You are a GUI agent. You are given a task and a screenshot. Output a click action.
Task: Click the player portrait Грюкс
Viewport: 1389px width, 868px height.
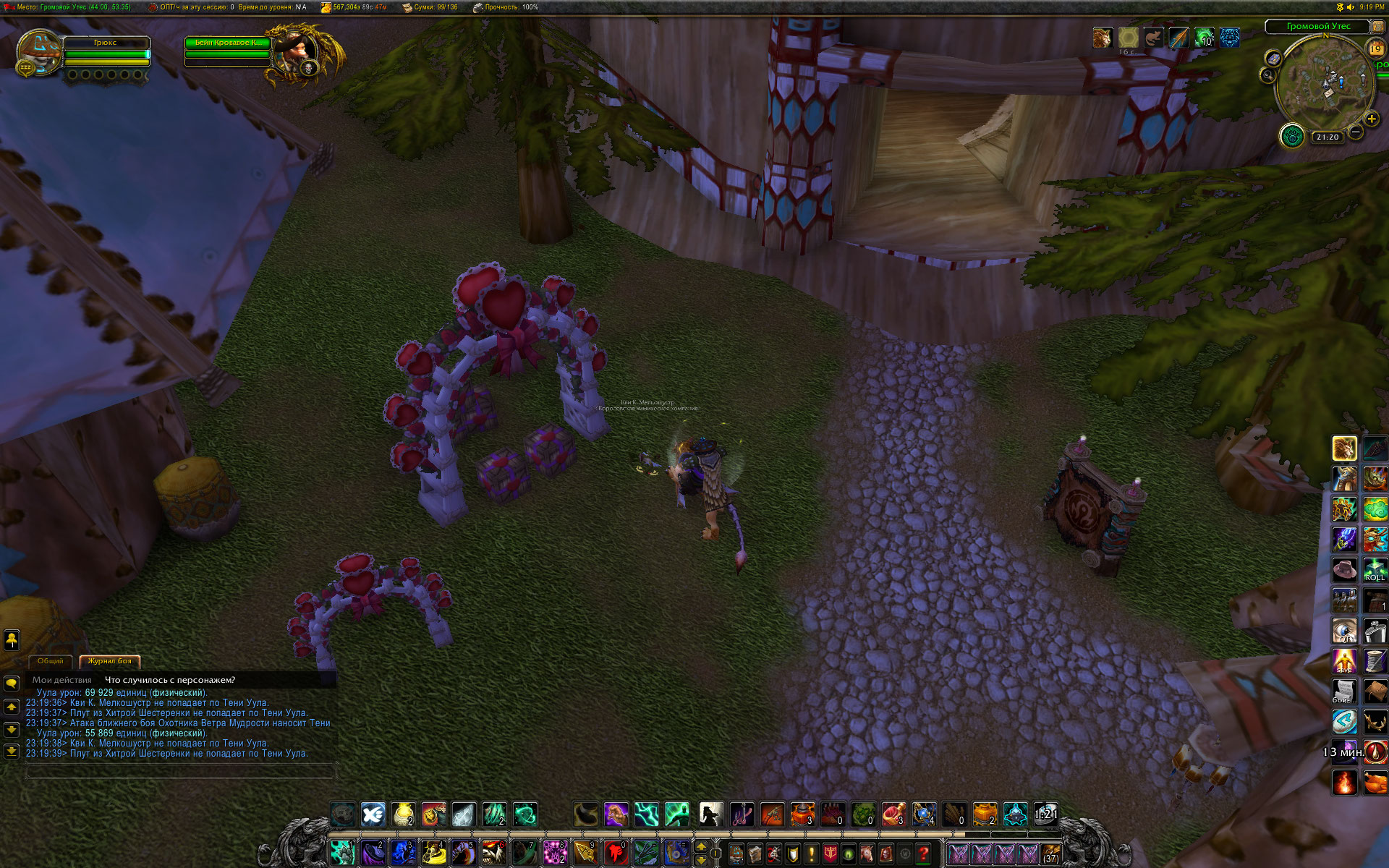(x=38, y=52)
